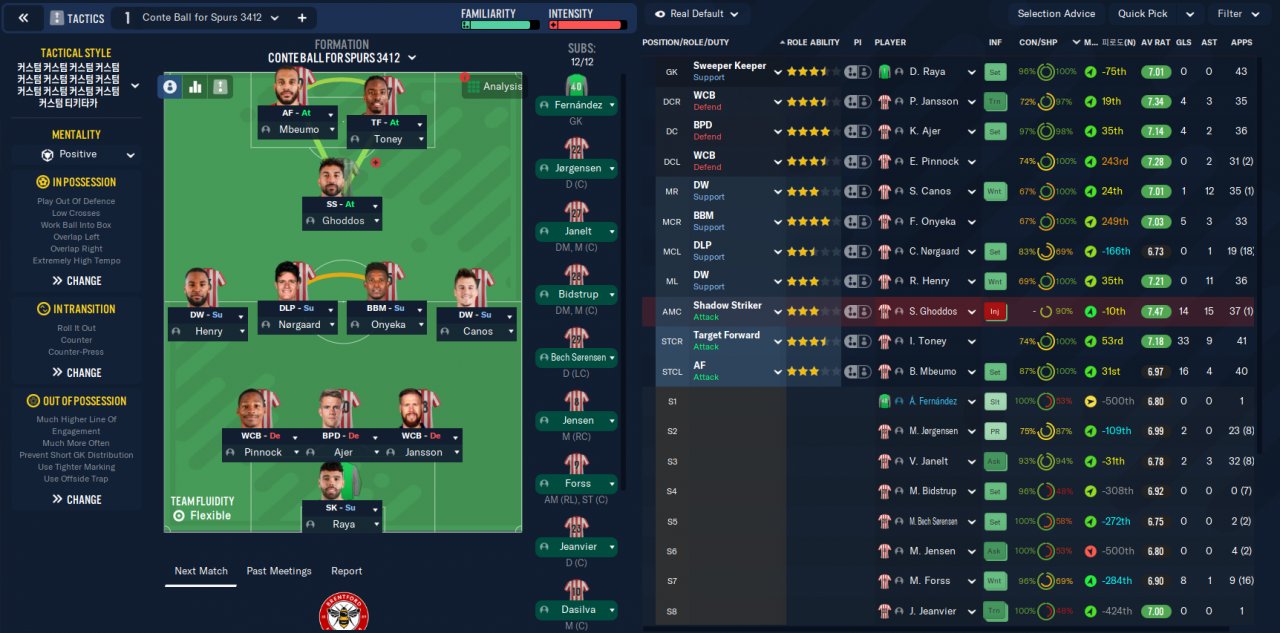
Task: Open the Report tab
Action: (346, 571)
